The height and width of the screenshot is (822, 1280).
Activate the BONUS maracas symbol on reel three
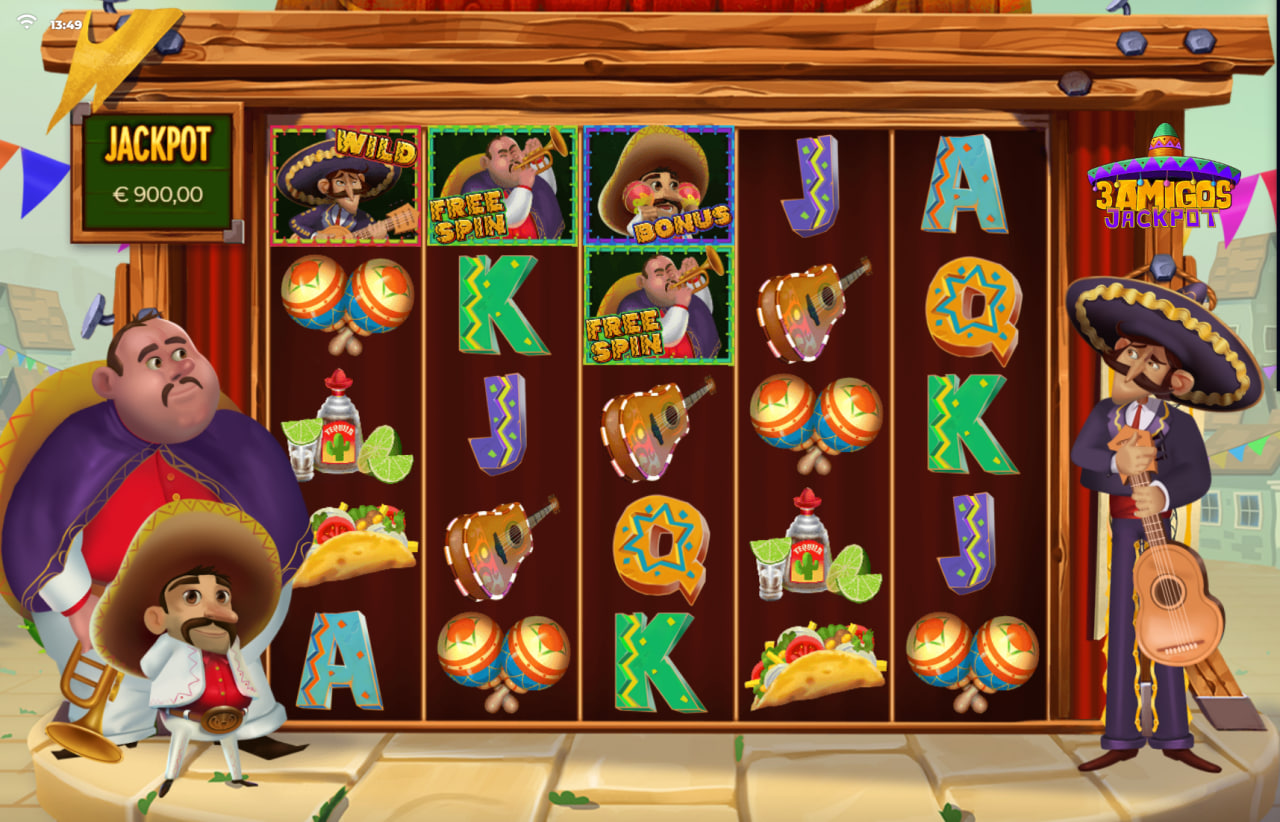pos(658,183)
